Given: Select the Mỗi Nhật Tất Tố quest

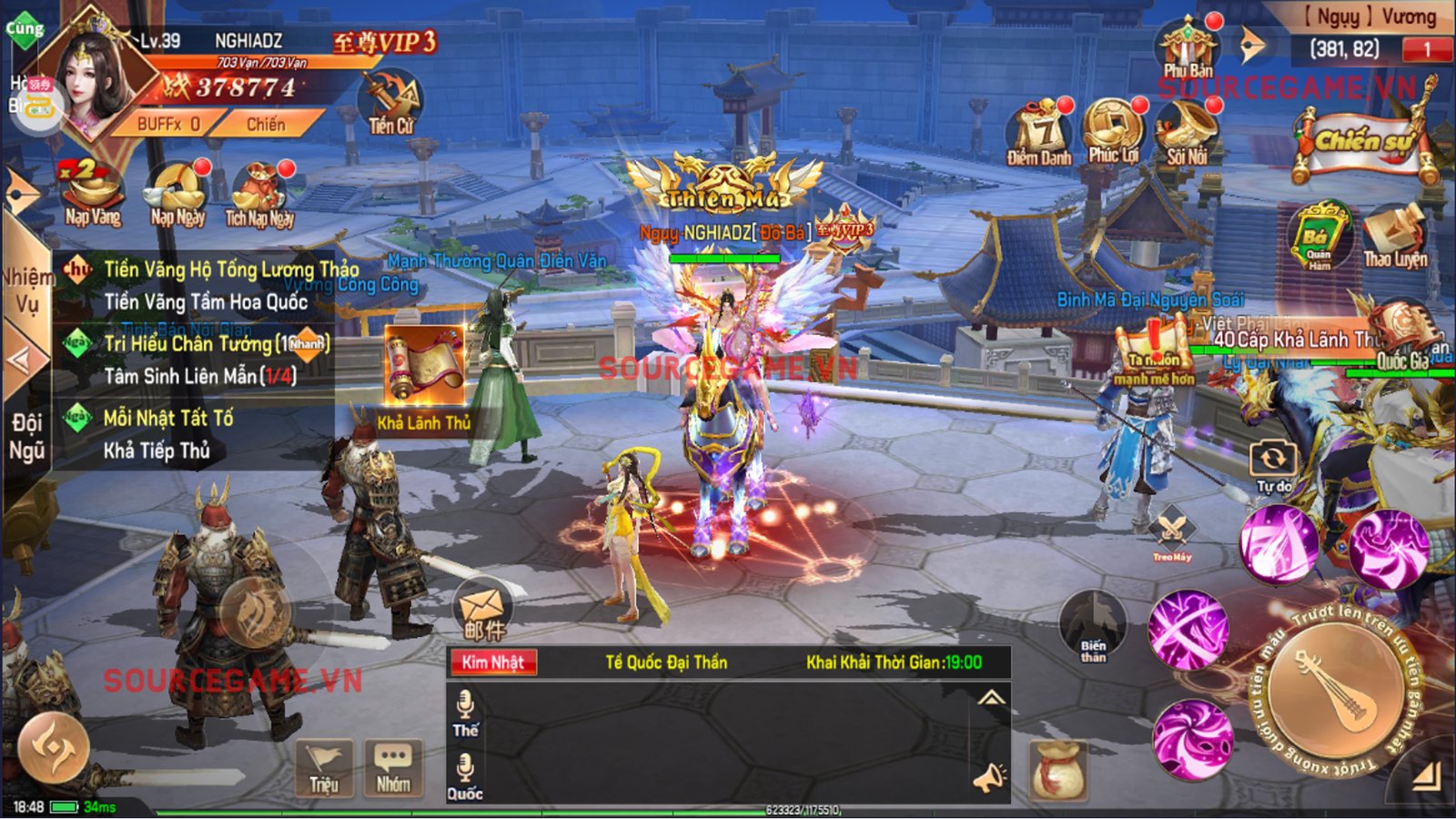Looking at the screenshot, I should pyautogui.click(x=167, y=419).
